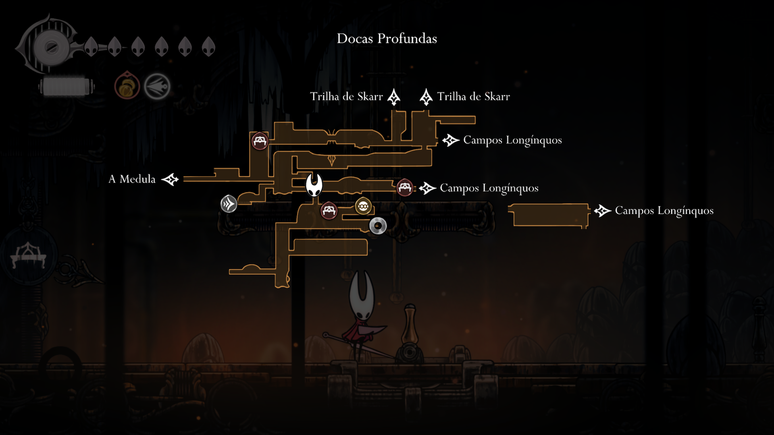
Task: Select Hornet's position marker on the map
Action: tap(316, 185)
